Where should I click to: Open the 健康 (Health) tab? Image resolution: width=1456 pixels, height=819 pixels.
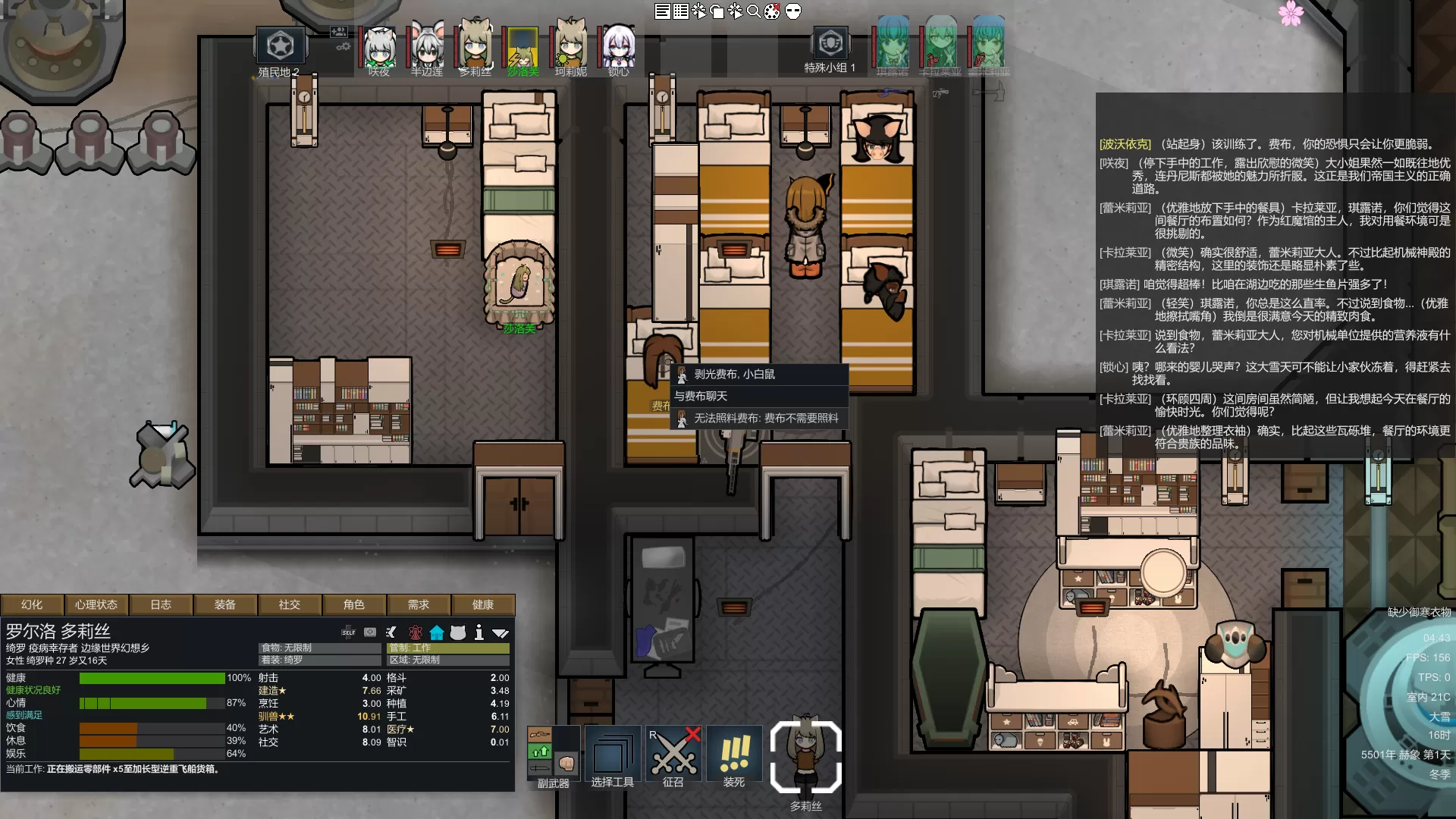pyautogui.click(x=483, y=604)
